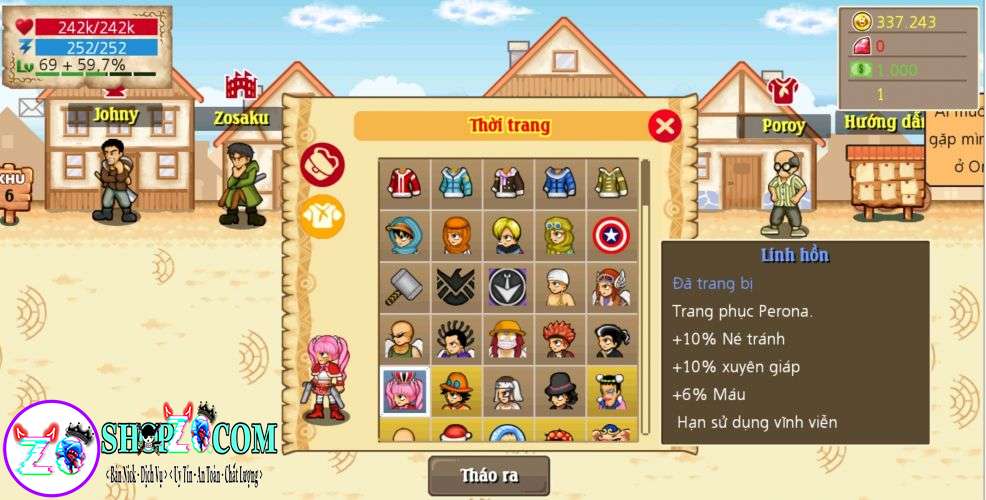Click the Tháo ra button
Viewport: 986px width, 500px height.
(x=489, y=475)
